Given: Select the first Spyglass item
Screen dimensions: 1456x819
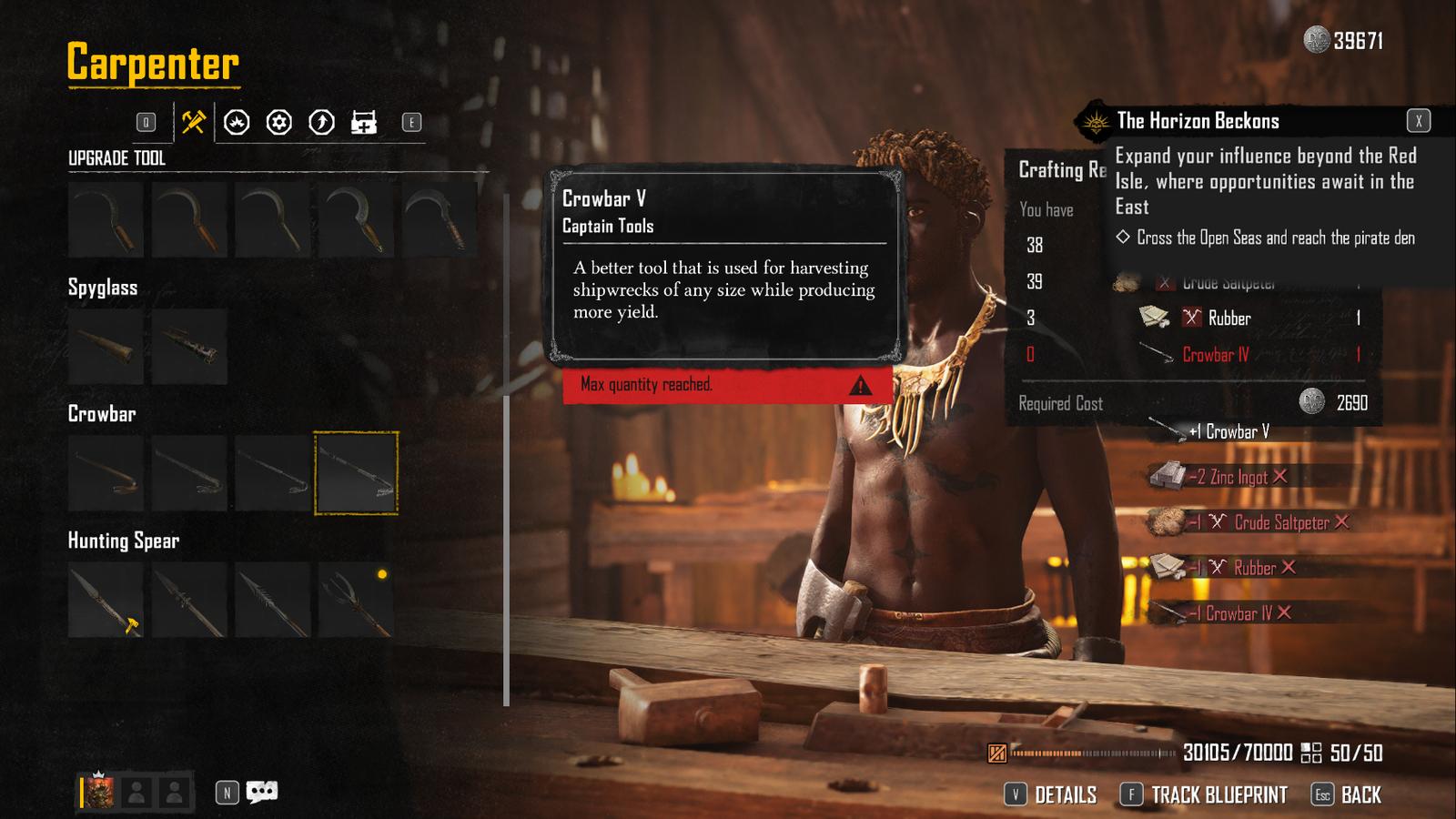Looking at the screenshot, I should tap(106, 347).
